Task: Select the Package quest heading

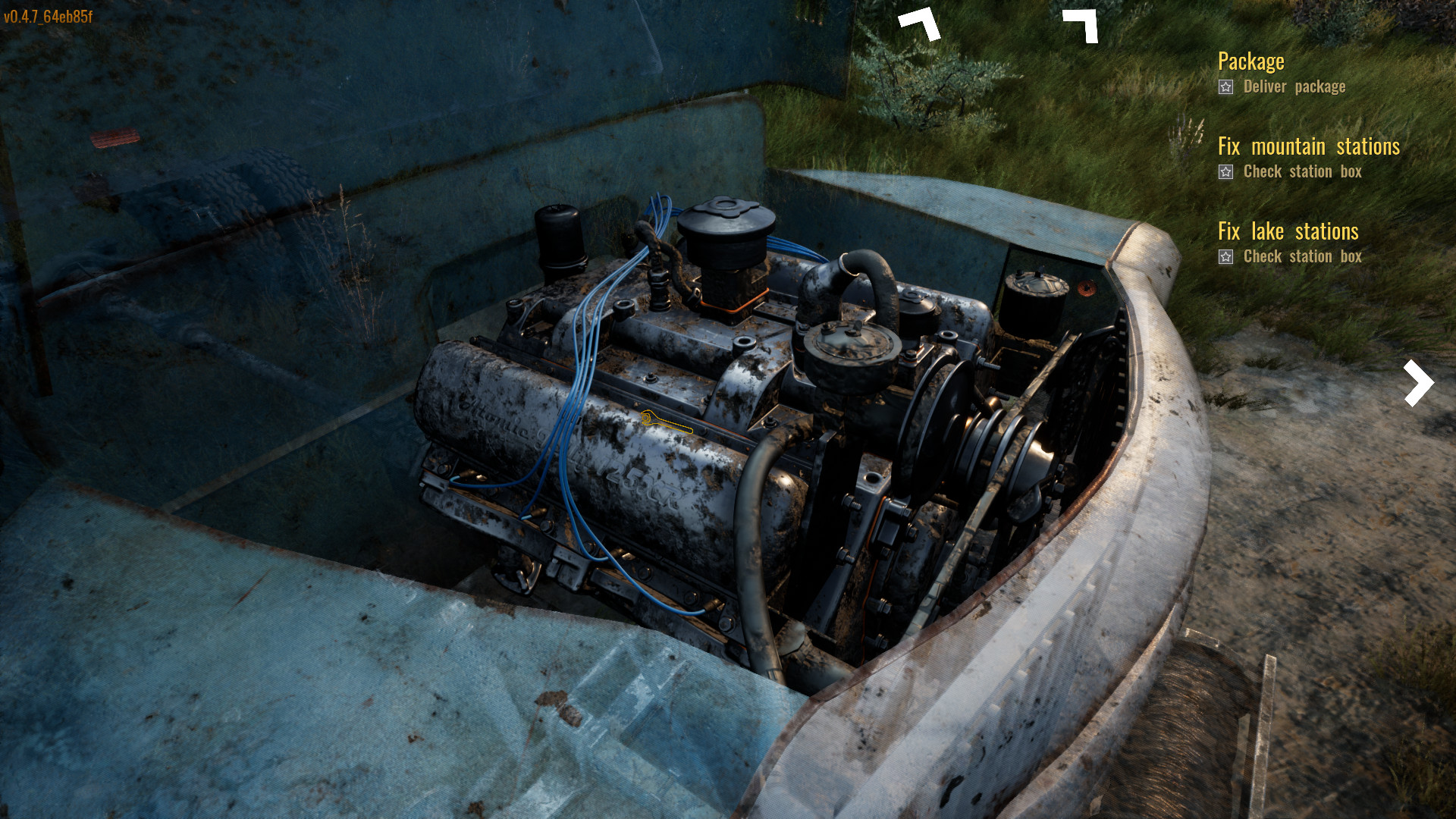Action: pyautogui.click(x=1251, y=61)
